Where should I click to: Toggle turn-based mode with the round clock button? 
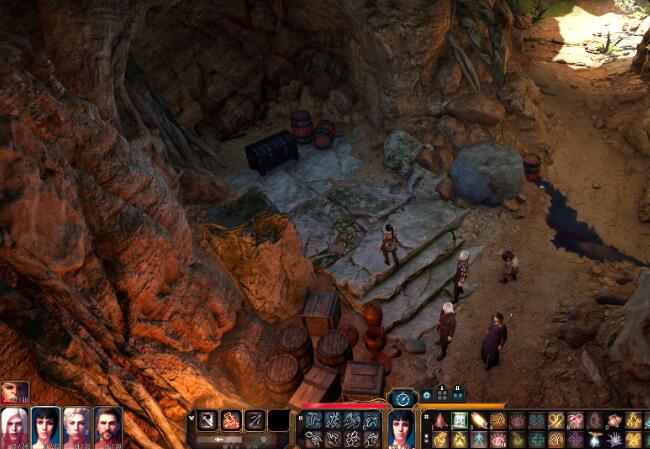[x=402, y=398]
